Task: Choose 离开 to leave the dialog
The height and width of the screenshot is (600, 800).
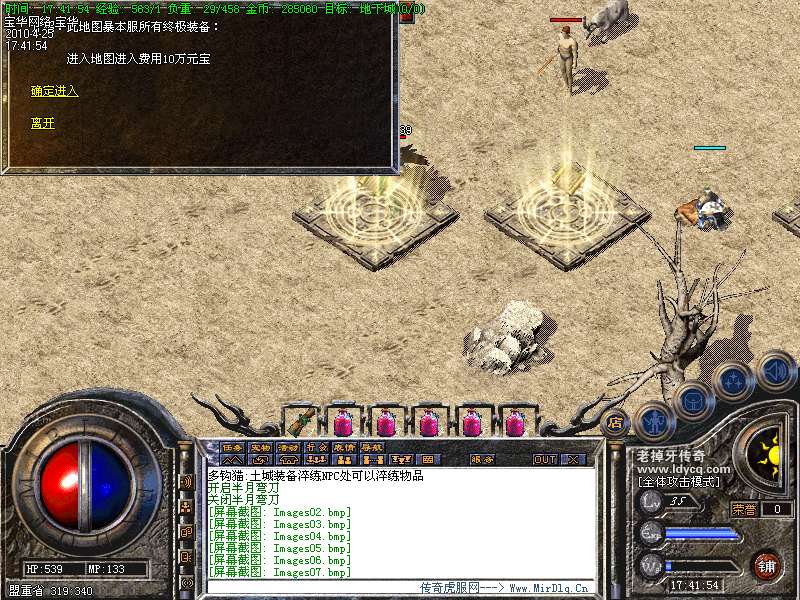Action: pyautogui.click(x=42, y=123)
